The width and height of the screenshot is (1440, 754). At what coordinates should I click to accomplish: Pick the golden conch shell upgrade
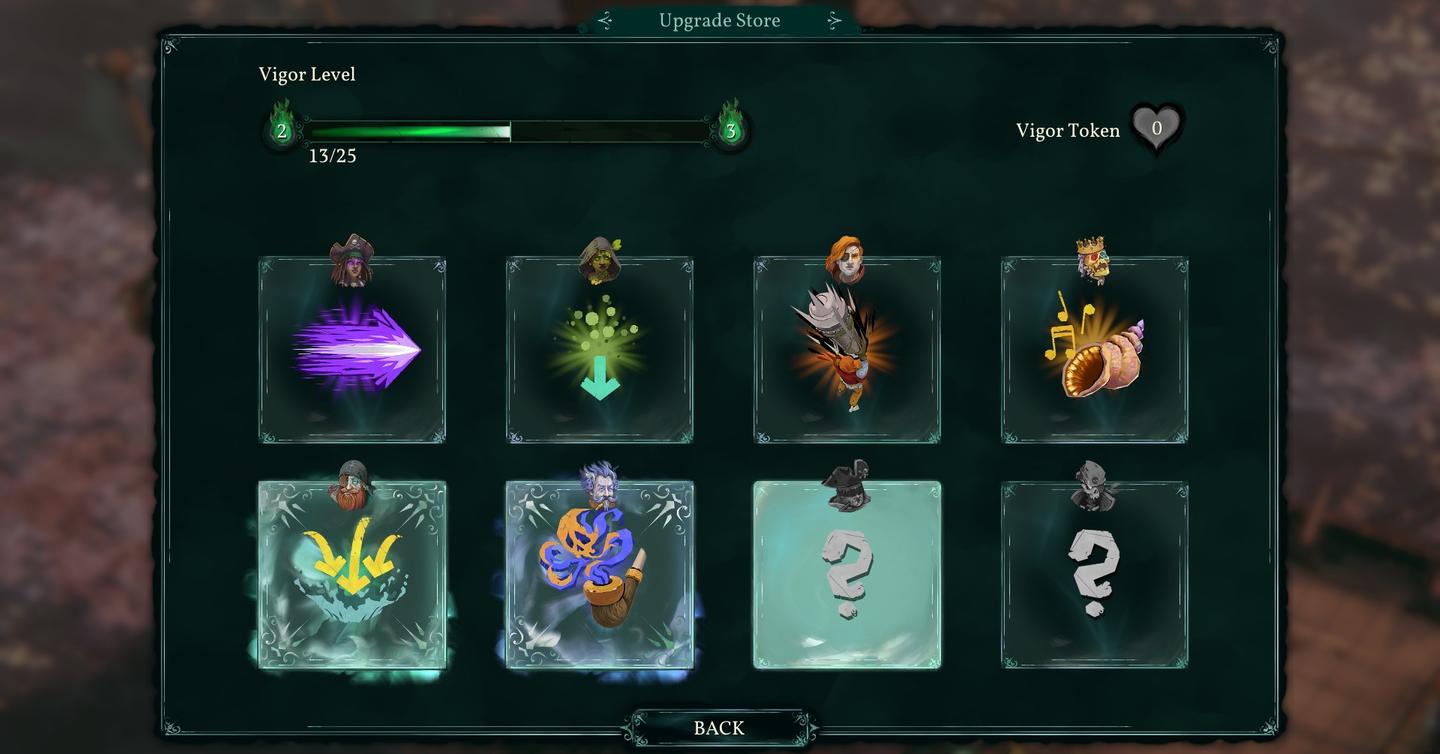coord(1093,348)
